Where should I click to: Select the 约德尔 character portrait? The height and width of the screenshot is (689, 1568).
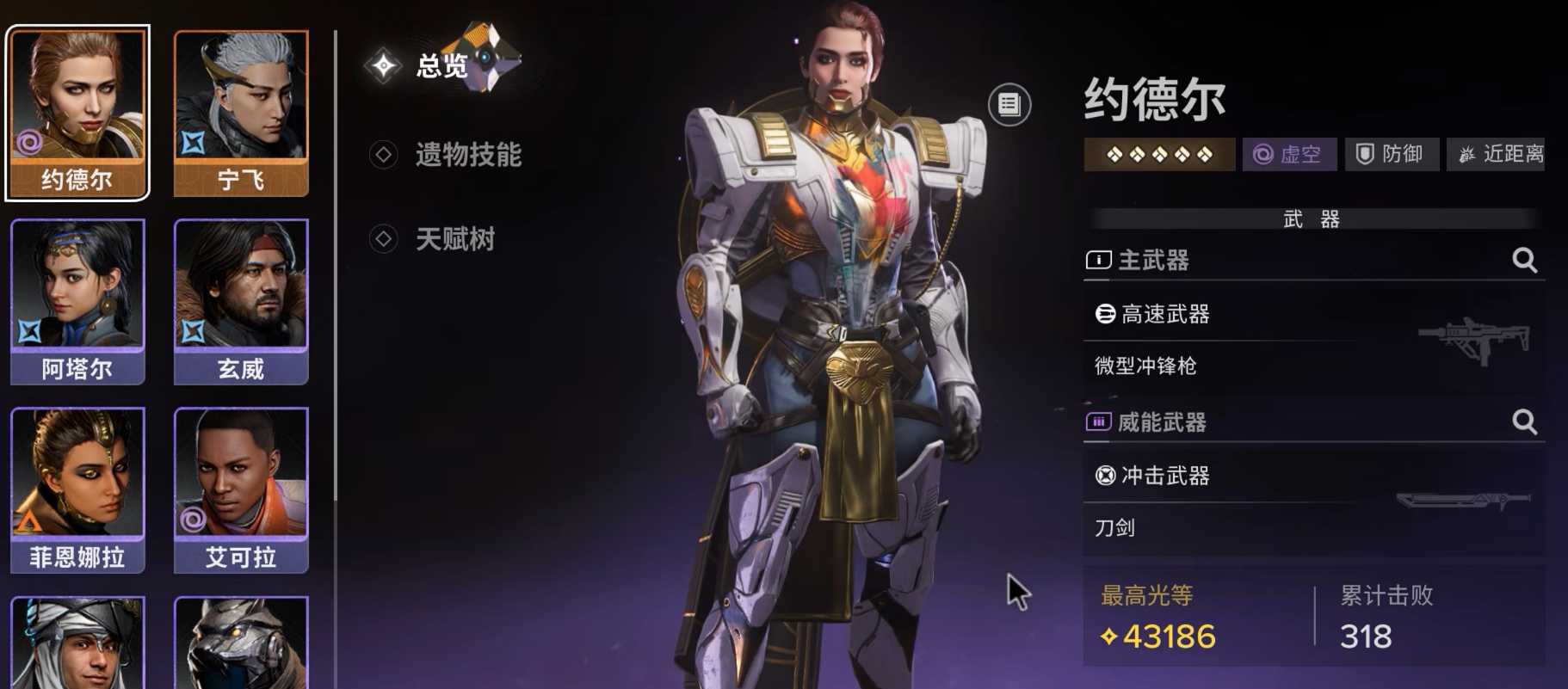click(77, 112)
